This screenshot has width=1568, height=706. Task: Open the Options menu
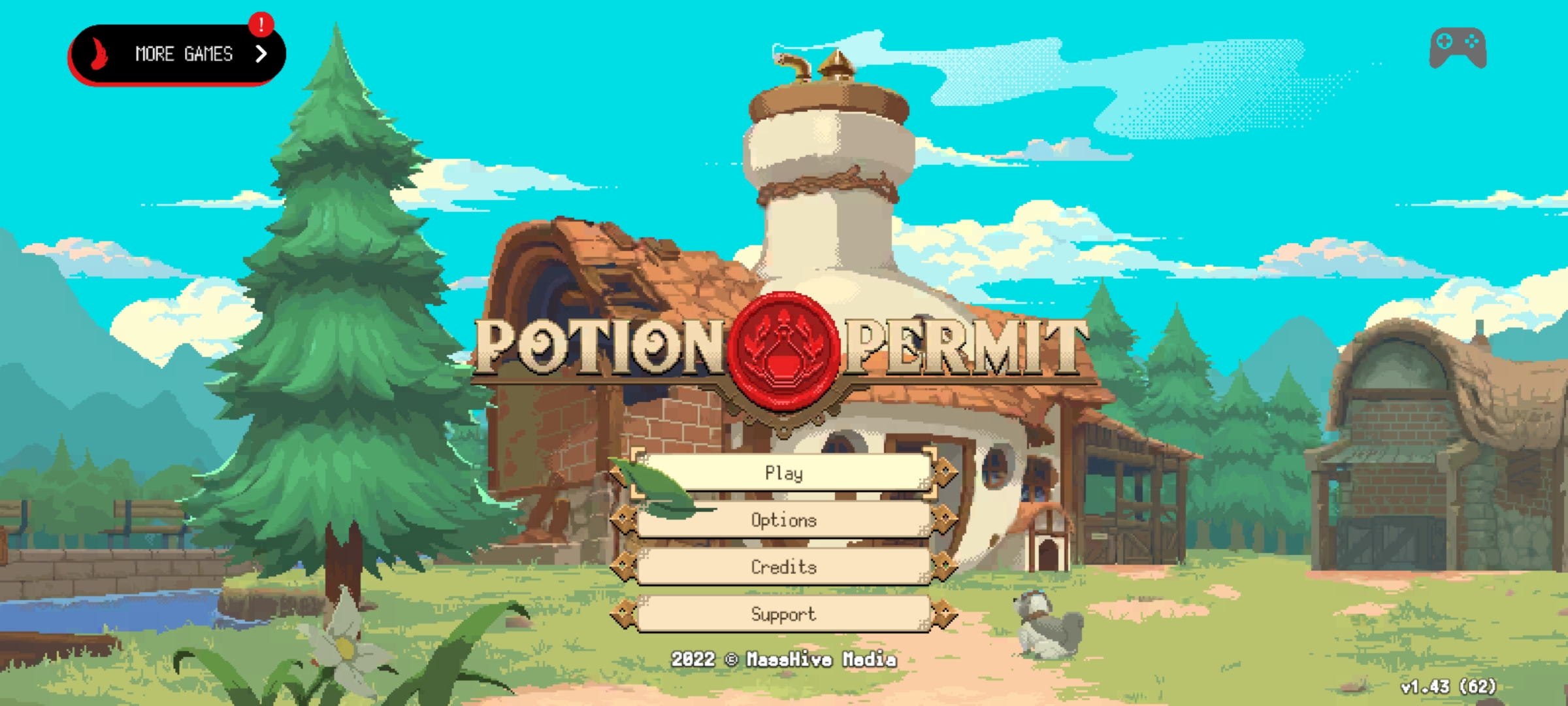pos(783,520)
